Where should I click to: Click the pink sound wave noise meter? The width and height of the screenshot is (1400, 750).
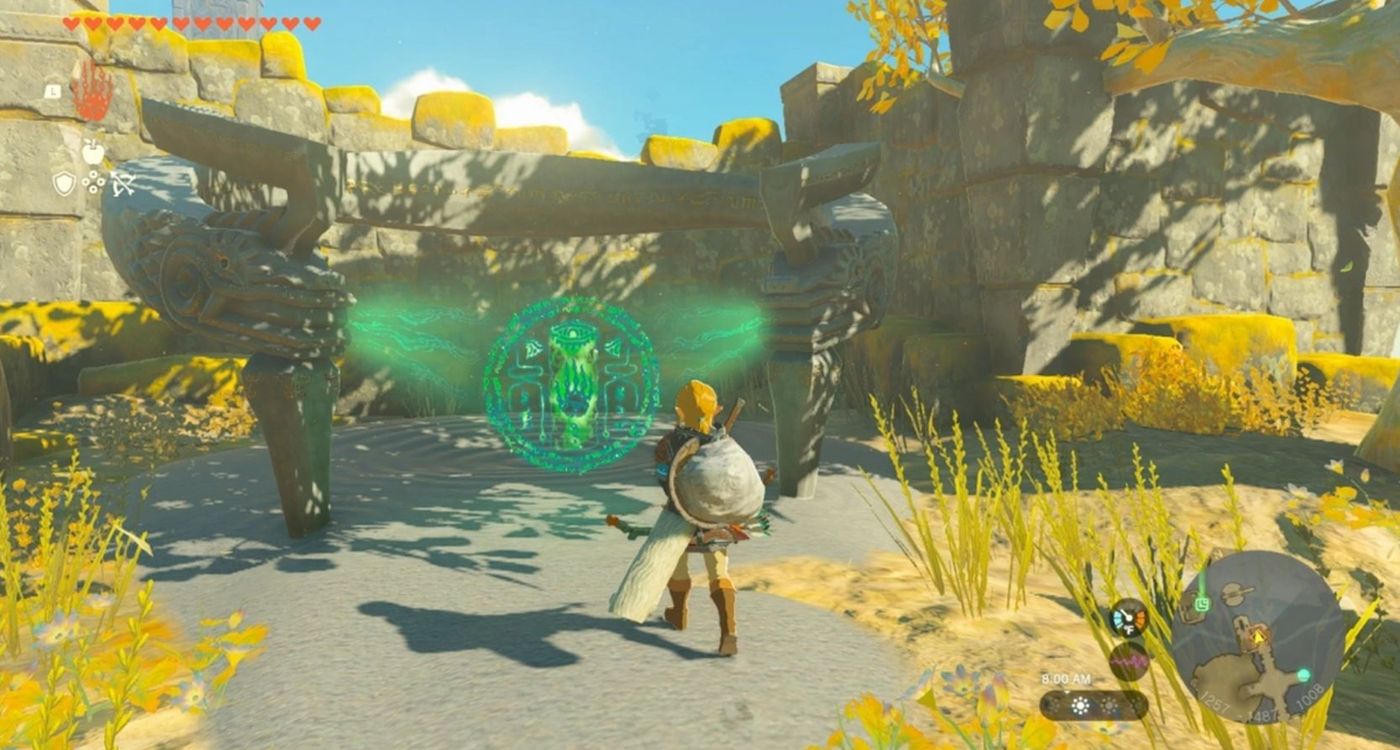pos(1129,661)
